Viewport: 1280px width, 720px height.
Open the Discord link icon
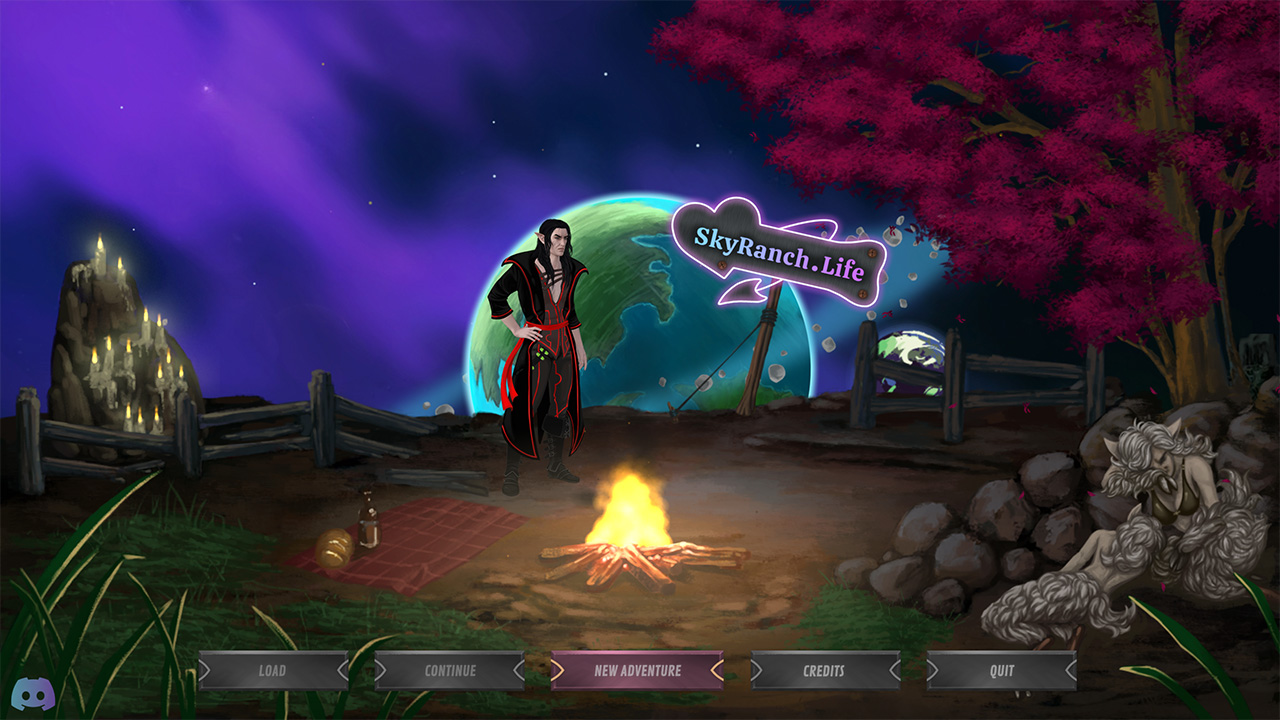(x=33, y=693)
